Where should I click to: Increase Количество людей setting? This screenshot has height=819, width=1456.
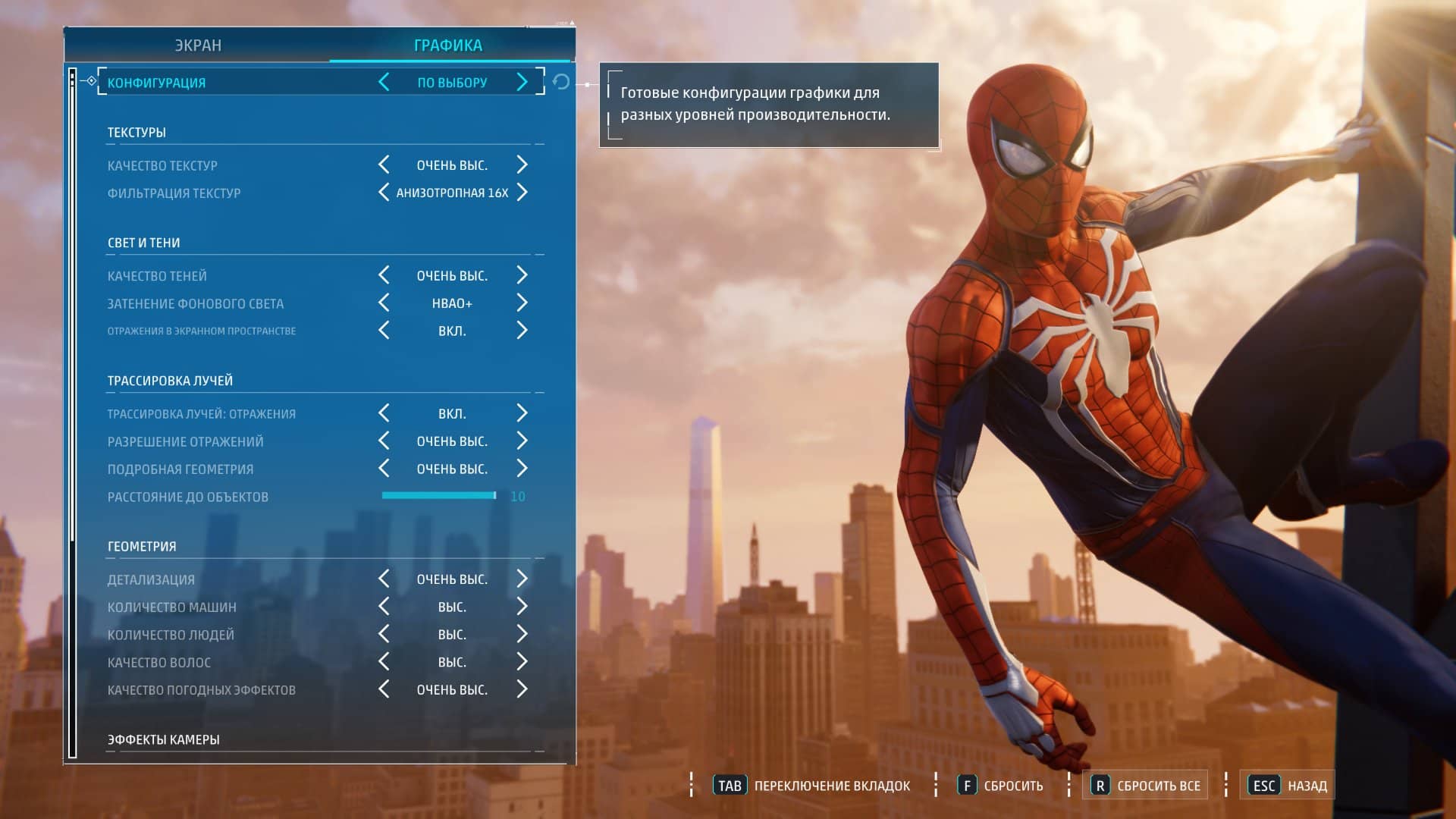pos(522,634)
